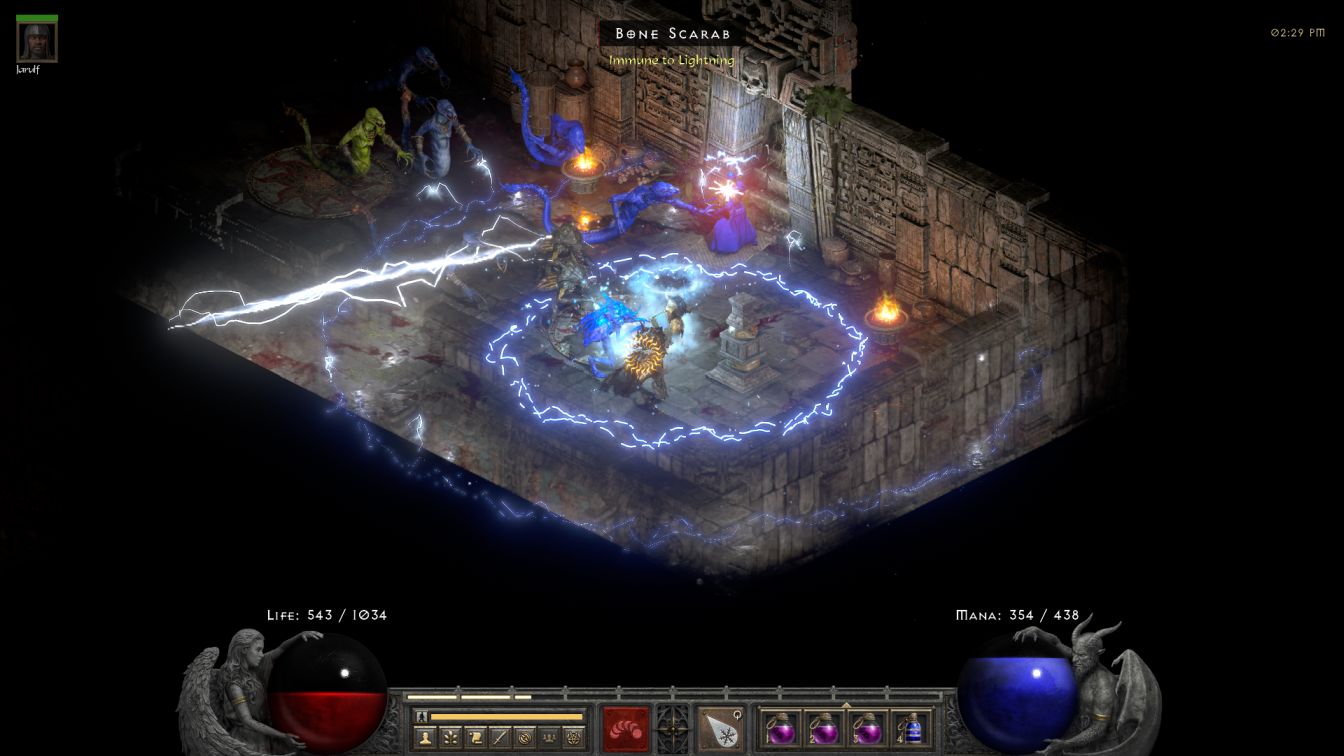
Task: Use the purple potion in belt slot 3
Action: click(866, 727)
